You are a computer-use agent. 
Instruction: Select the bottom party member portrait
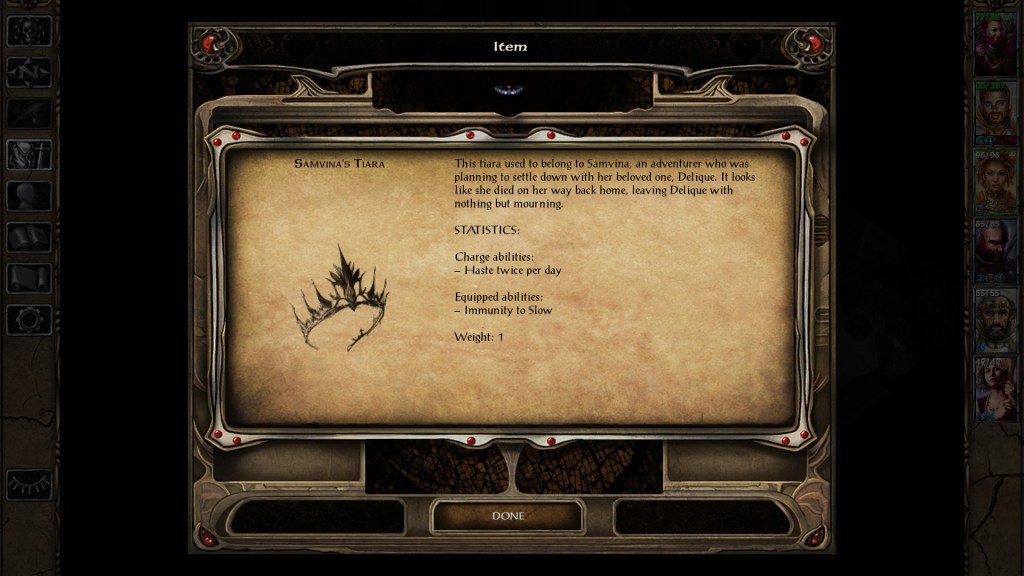[x=995, y=390]
